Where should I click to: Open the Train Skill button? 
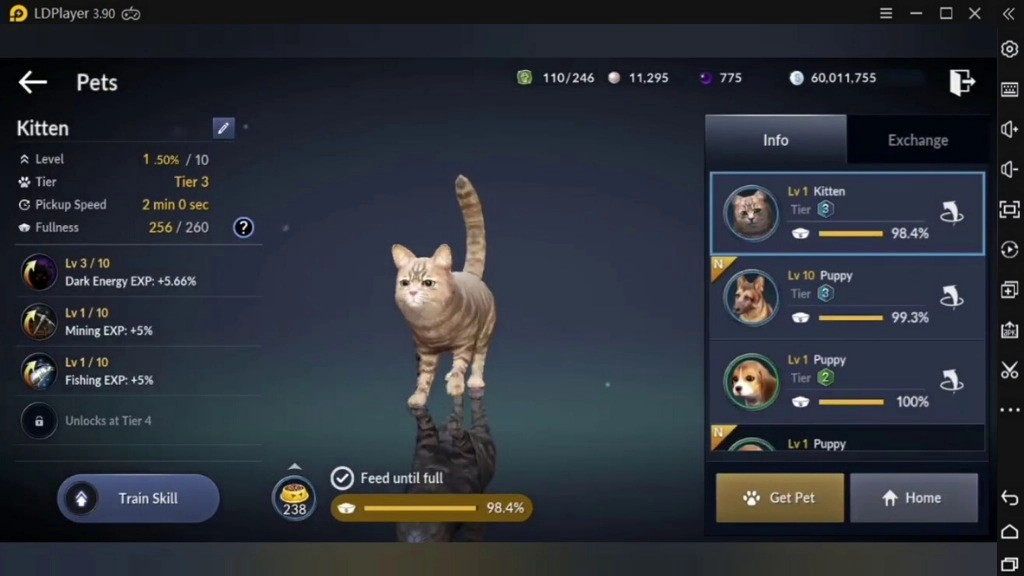pos(138,498)
